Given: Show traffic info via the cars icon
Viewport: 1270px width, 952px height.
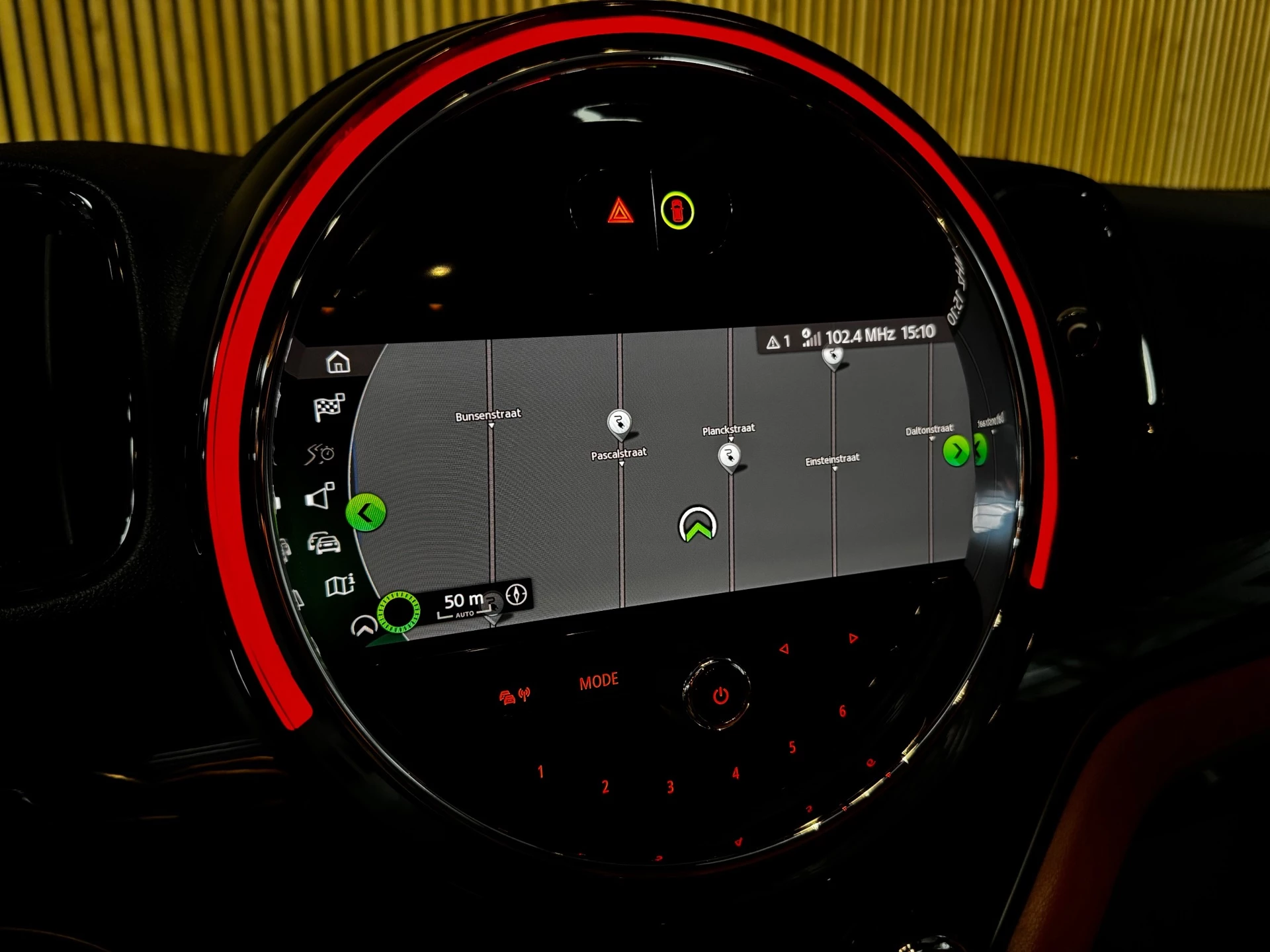Looking at the screenshot, I should click(x=324, y=543).
